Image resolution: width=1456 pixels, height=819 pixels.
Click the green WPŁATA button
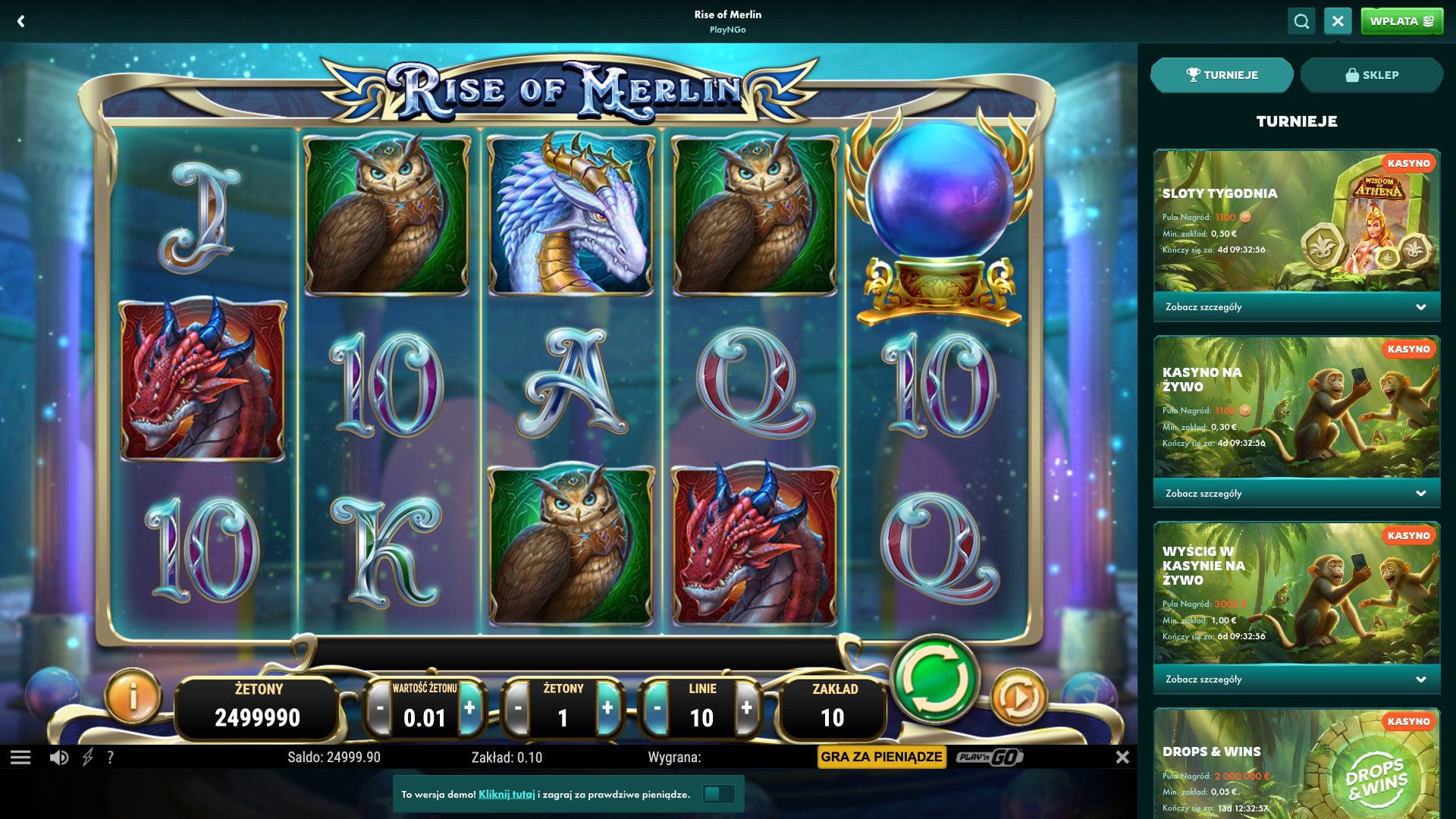pyautogui.click(x=1401, y=20)
